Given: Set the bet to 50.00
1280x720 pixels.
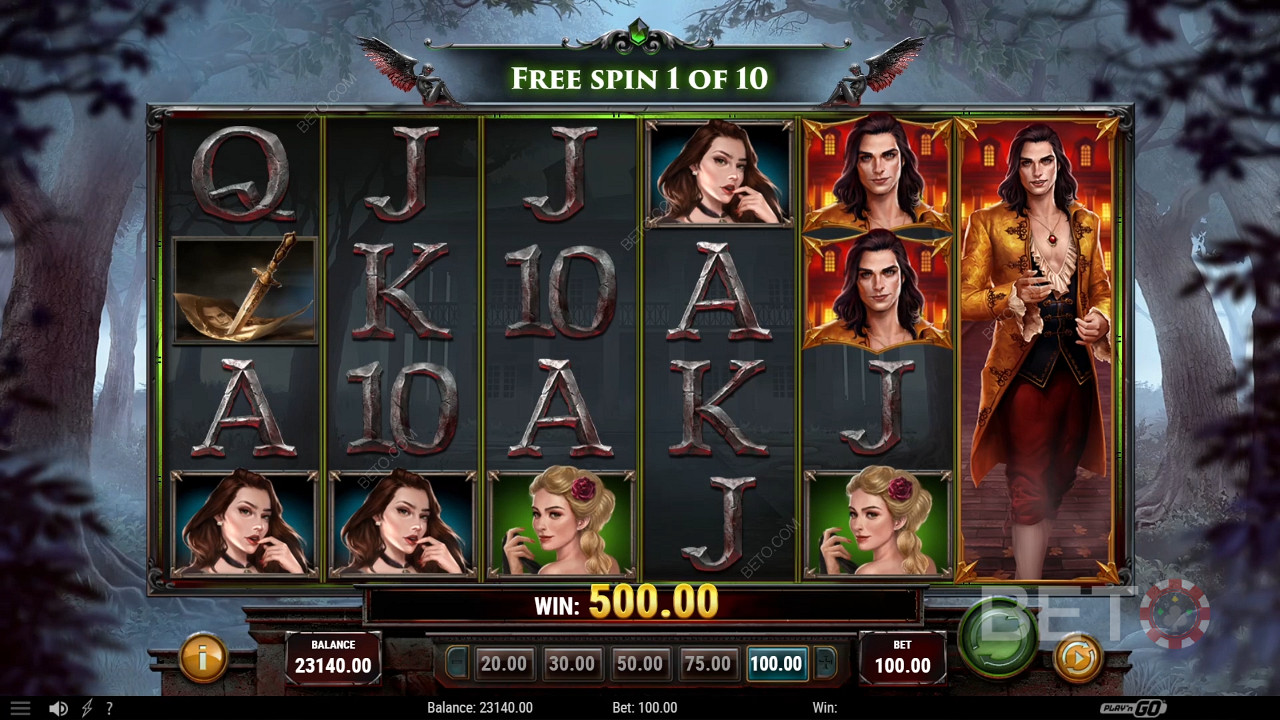Looking at the screenshot, I should coord(639,663).
